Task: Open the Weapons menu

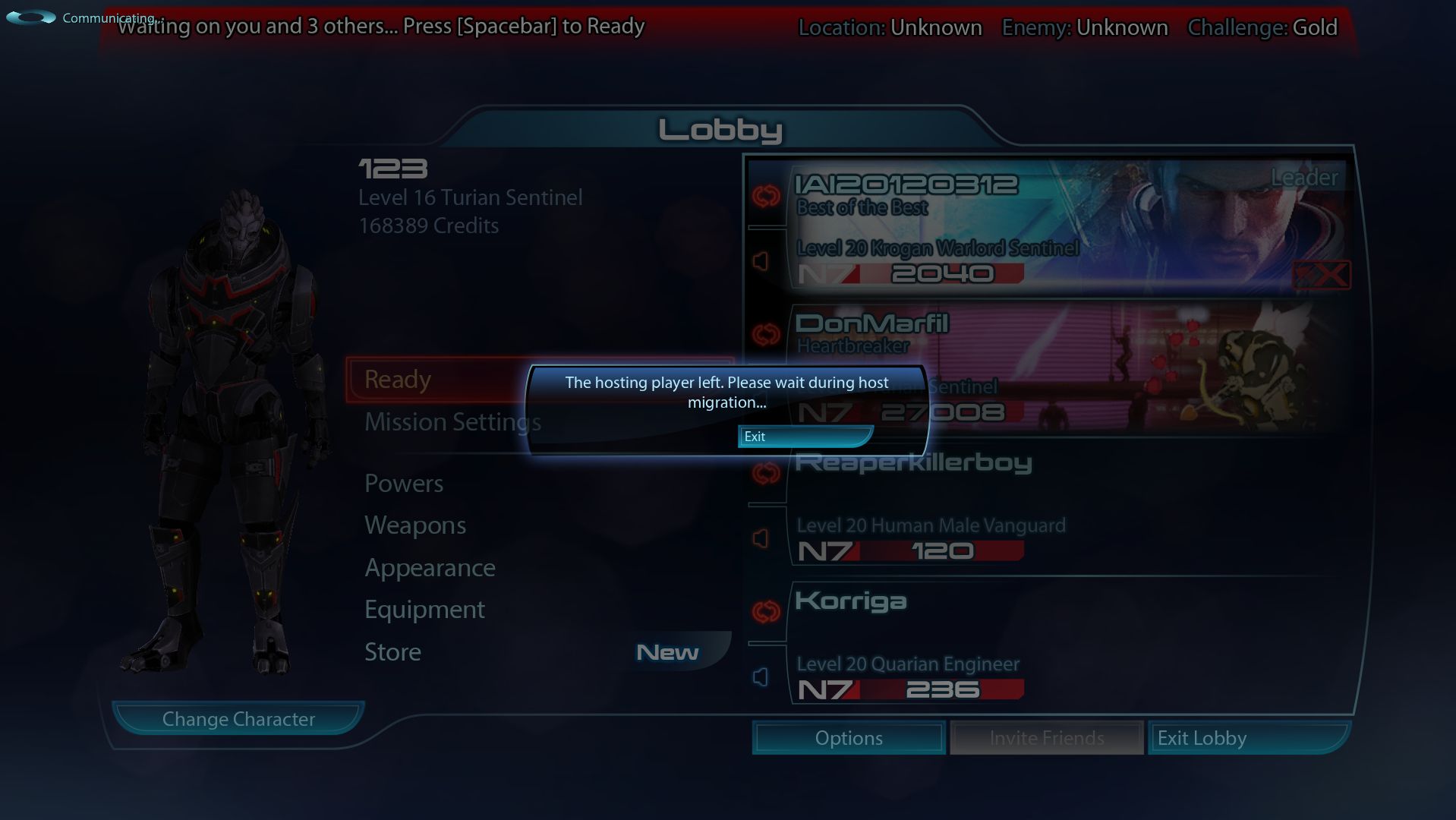Action: 414,525
